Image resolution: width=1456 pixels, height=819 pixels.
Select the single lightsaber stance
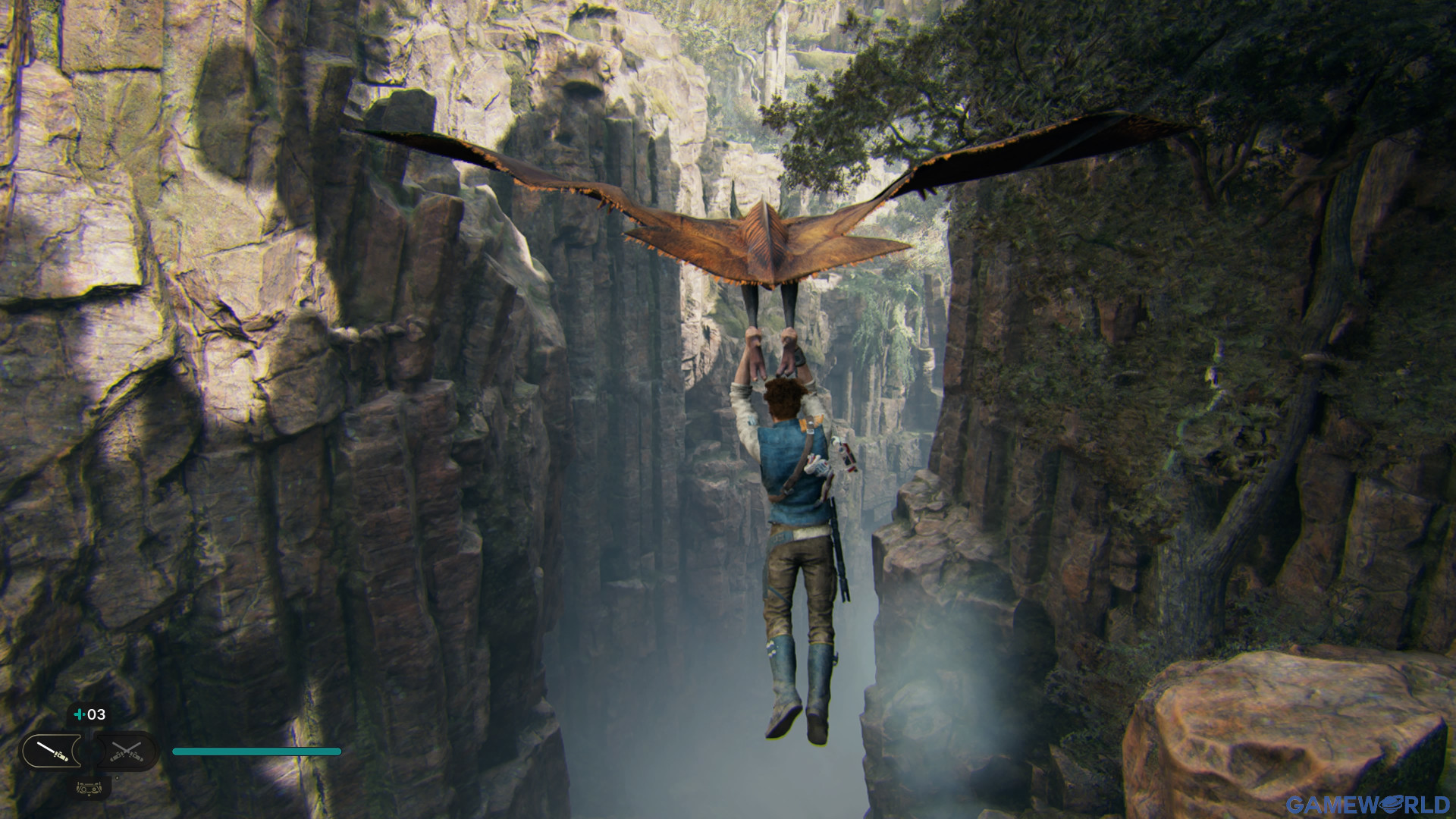pos(52,752)
